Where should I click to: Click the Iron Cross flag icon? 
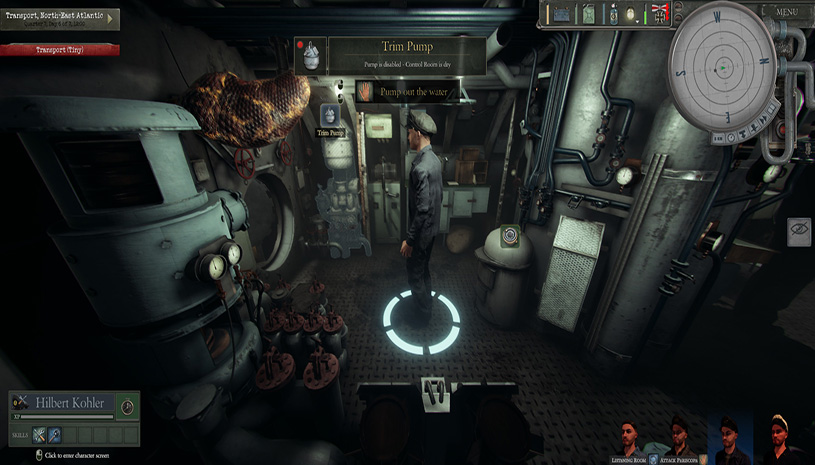[x=660, y=14]
